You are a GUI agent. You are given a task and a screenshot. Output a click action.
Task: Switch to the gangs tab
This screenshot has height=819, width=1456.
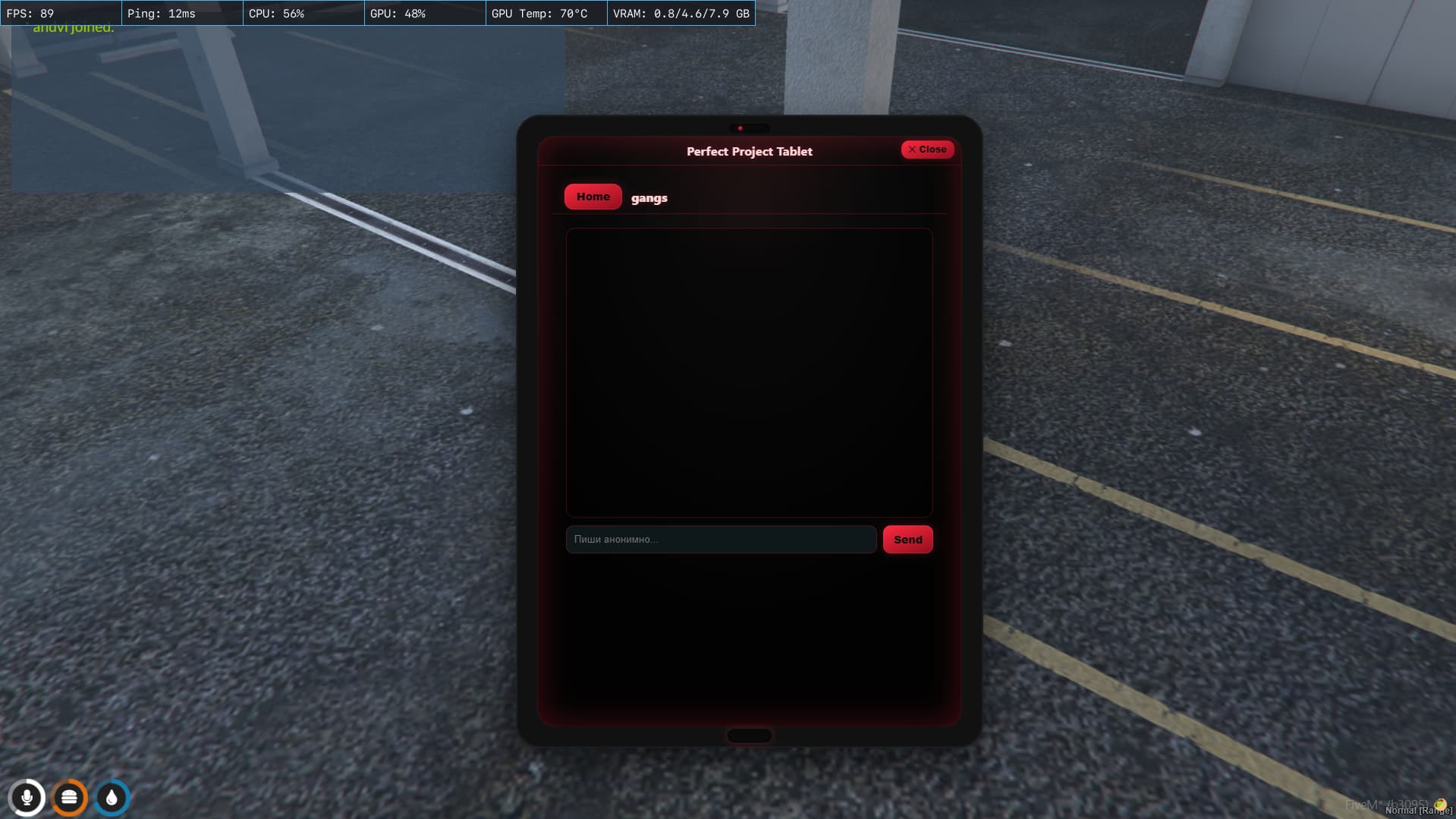click(x=649, y=197)
